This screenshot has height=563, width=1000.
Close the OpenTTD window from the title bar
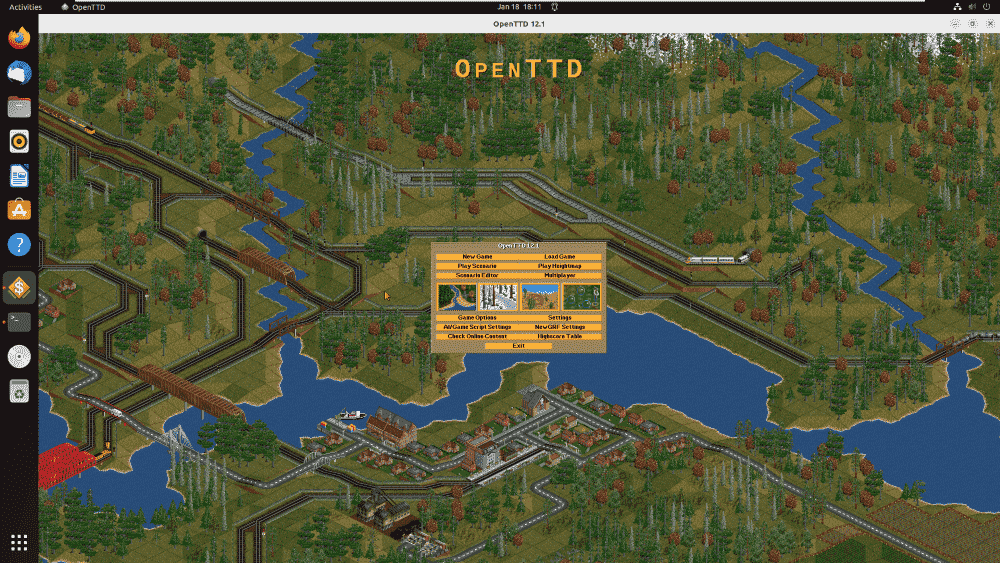click(x=986, y=23)
